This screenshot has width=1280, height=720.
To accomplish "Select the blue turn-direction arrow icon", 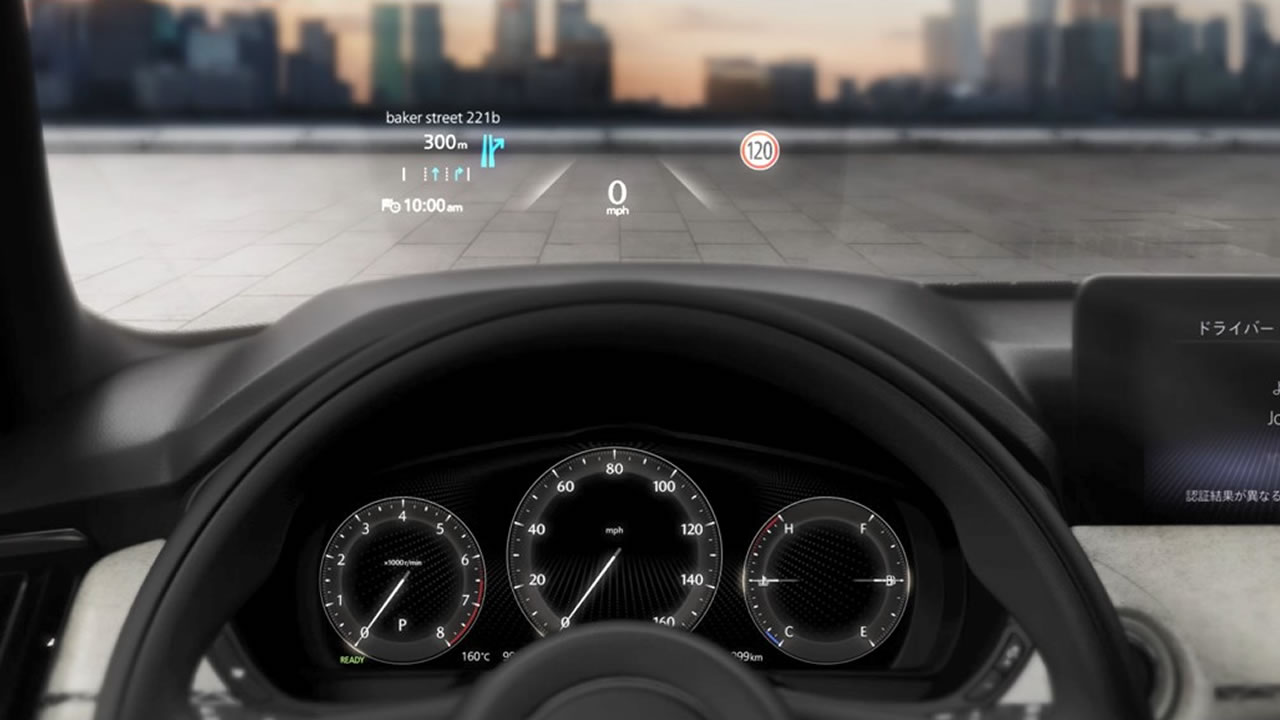I will pyautogui.click(x=491, y=147).
